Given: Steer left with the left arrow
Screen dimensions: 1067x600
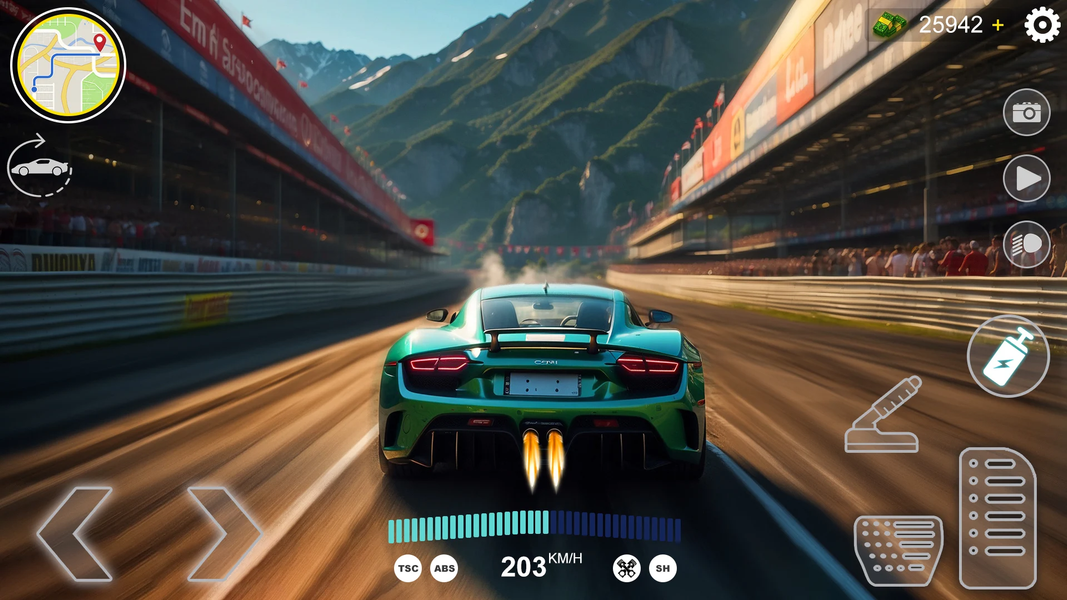Looking at the screenshot, I should [76, 533].
